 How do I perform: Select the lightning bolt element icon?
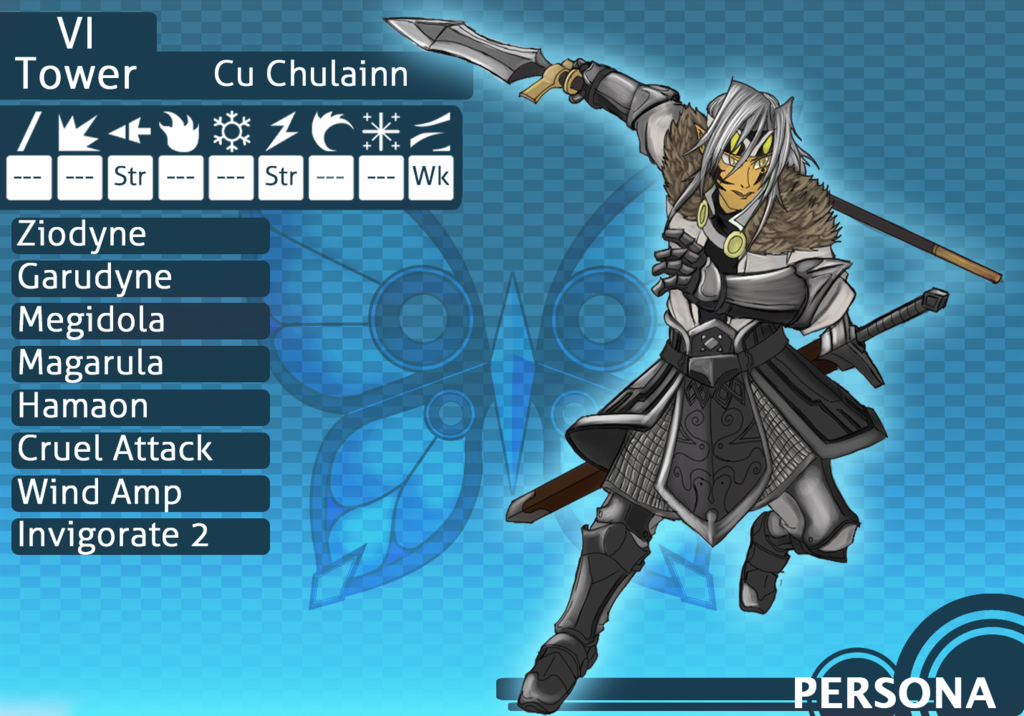pyautogui.click(x=280, y=131)
